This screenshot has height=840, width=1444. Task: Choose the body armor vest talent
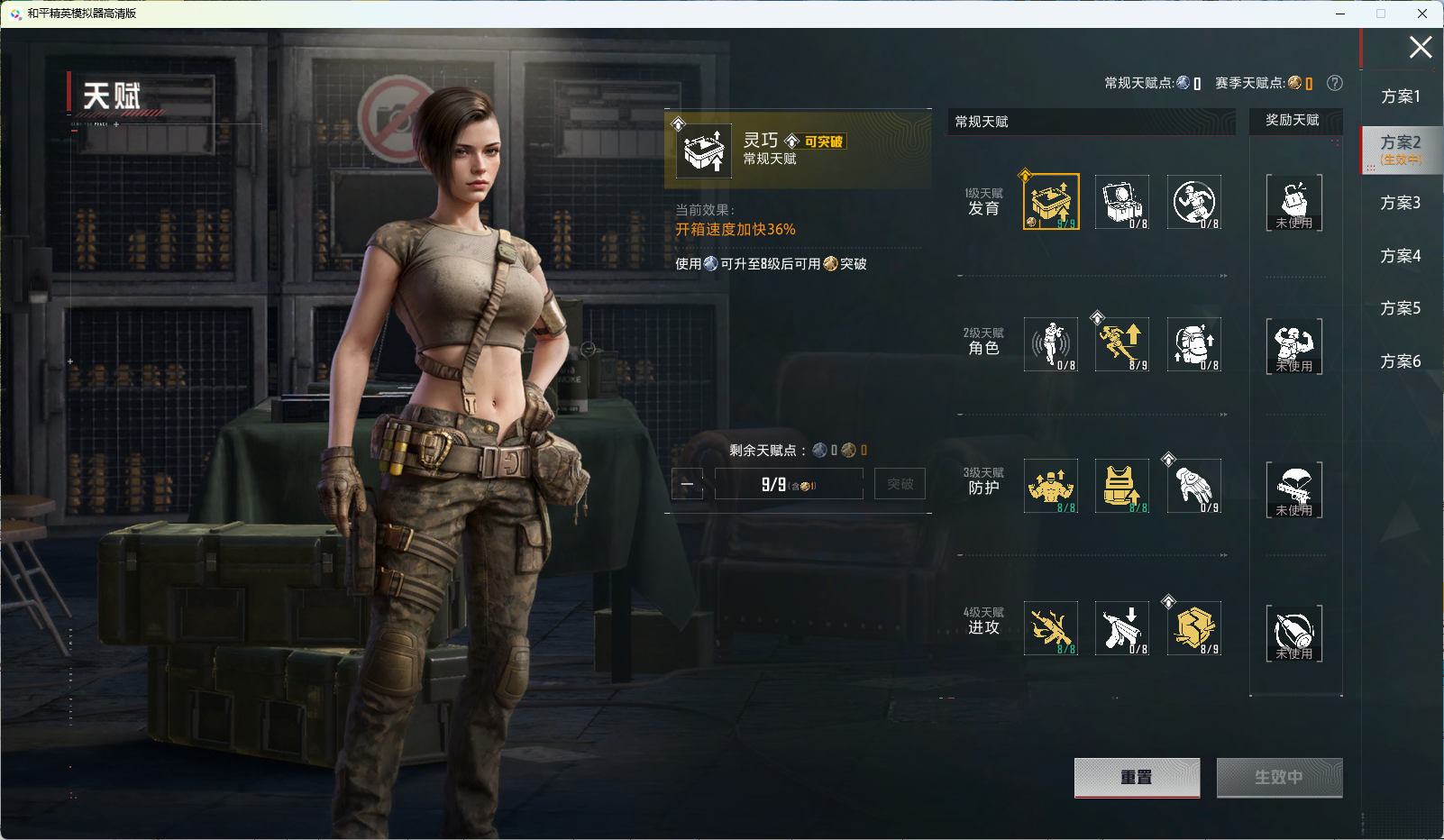pos(1122,486)
